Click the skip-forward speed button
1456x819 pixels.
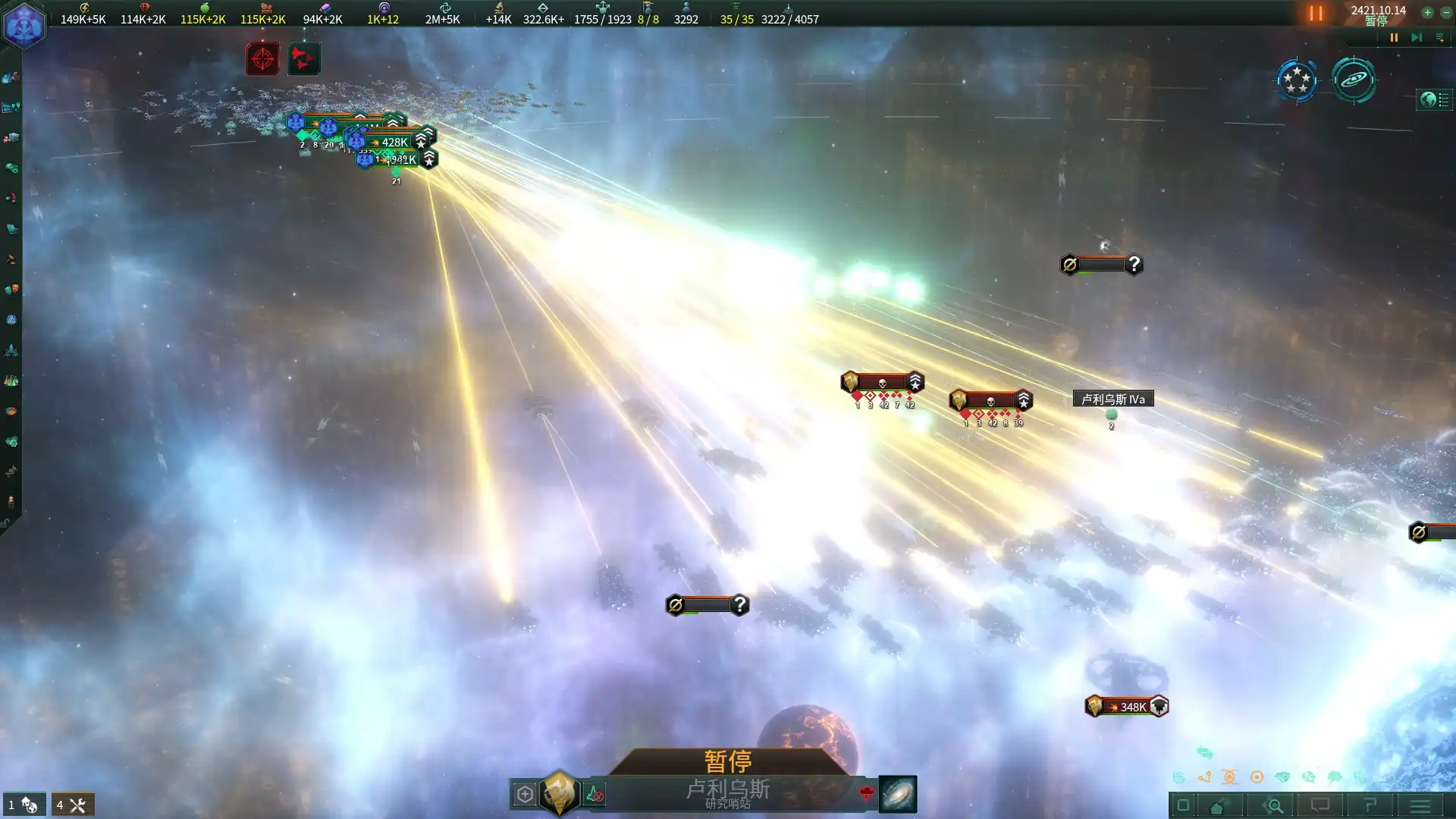(x=1416, y=37)
